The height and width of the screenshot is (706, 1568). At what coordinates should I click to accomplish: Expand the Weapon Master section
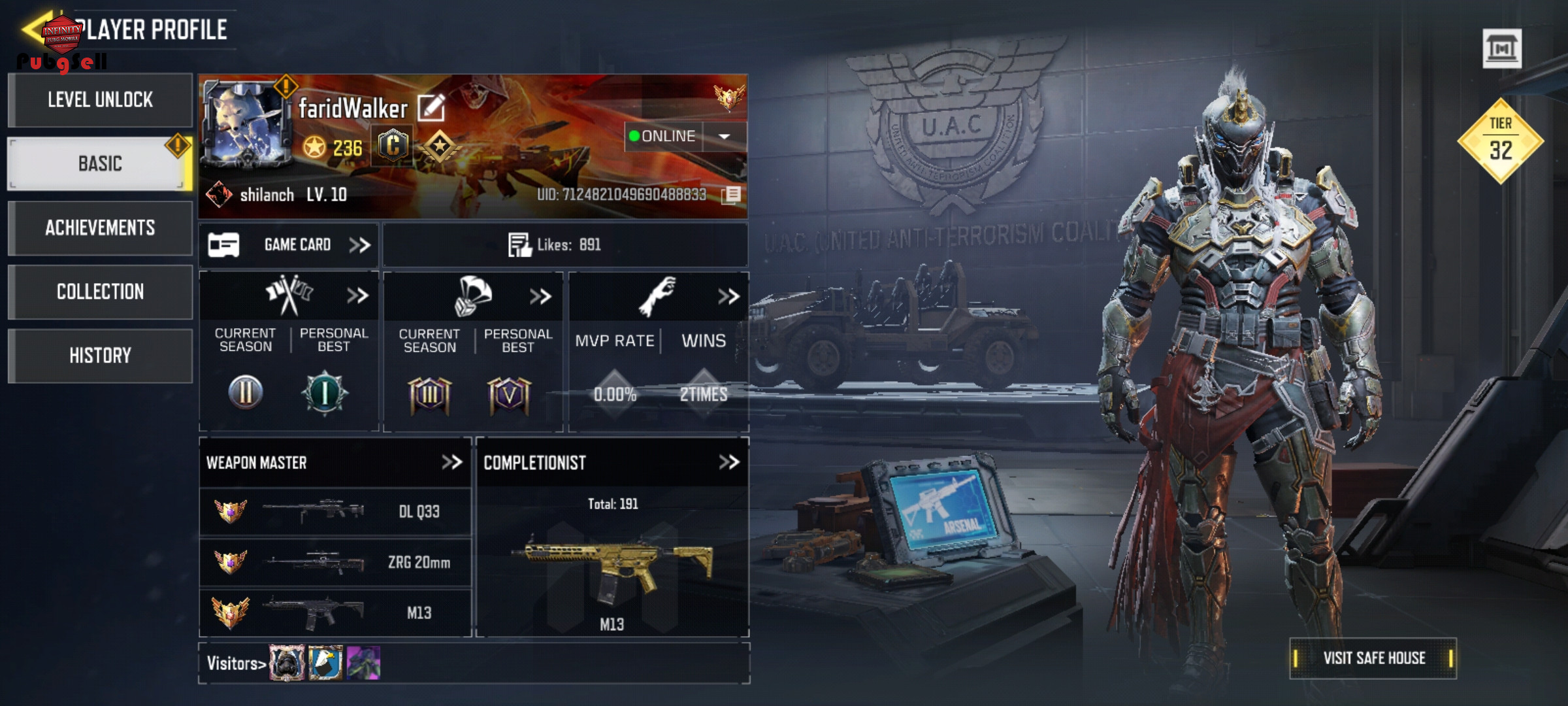coord(452,462)
